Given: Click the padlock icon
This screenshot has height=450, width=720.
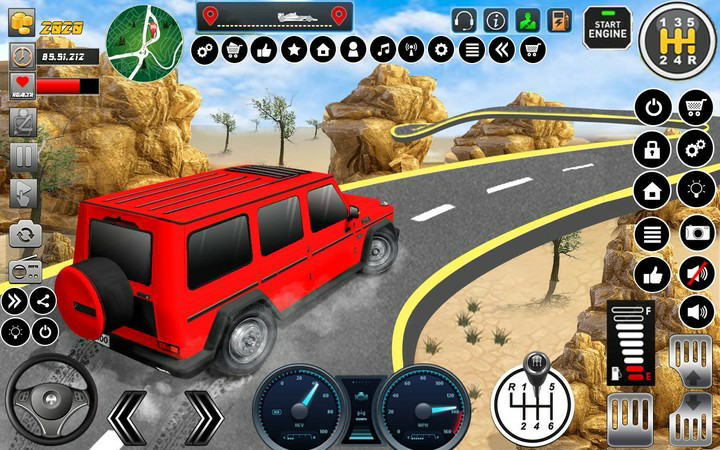Looking at the screenshot, I should (654, 150).
